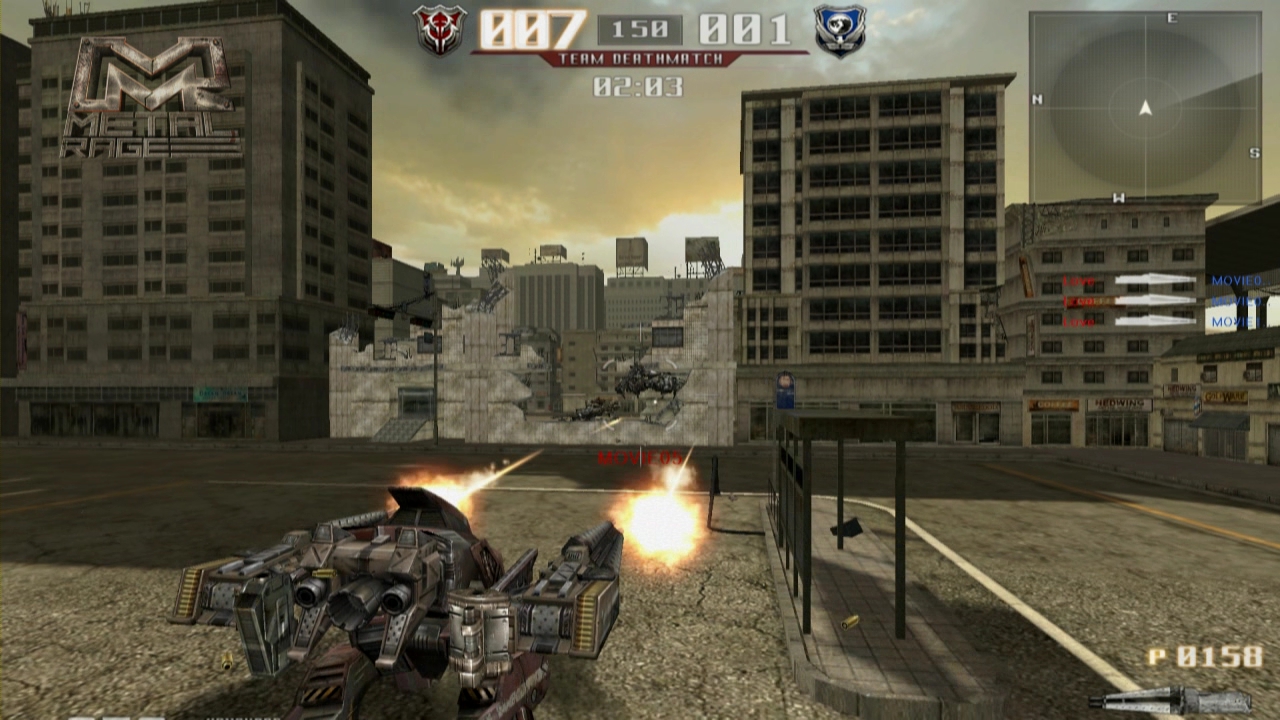1280x720 pixels.
Task: Click the blue score counter showing 001
Action: pos(743,30)
